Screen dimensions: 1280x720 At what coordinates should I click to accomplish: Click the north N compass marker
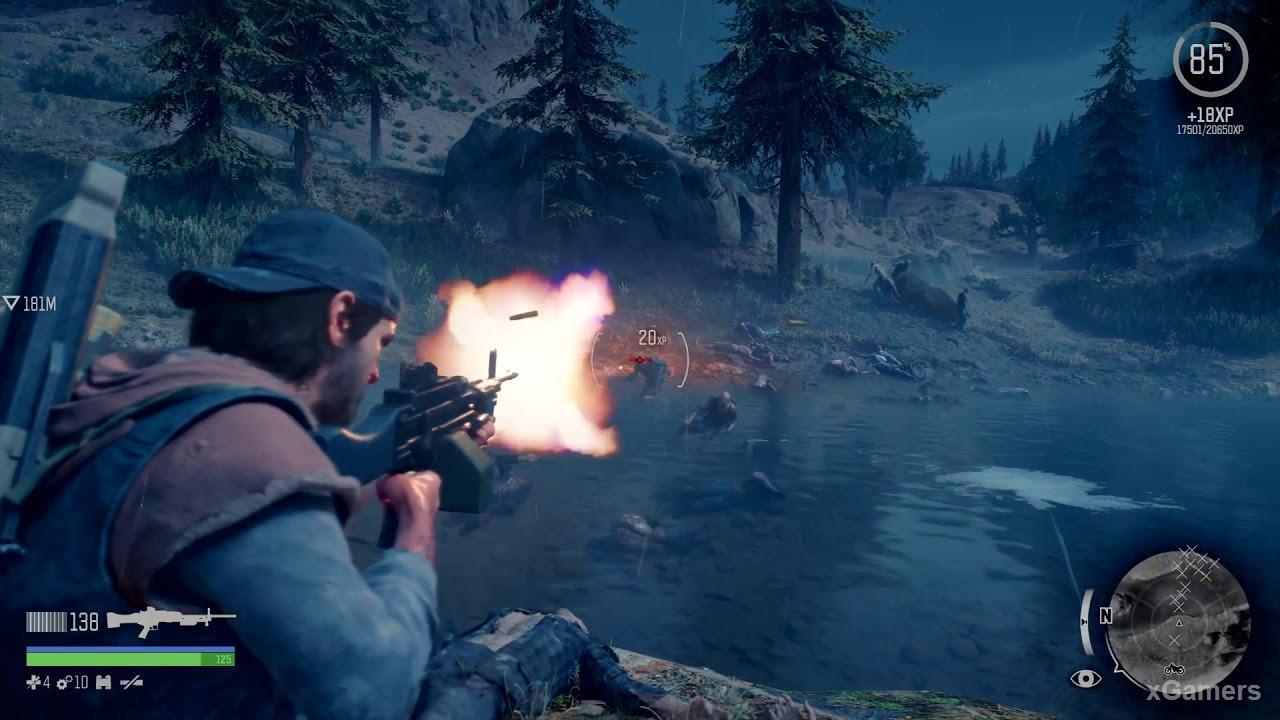coord(1106,617)
